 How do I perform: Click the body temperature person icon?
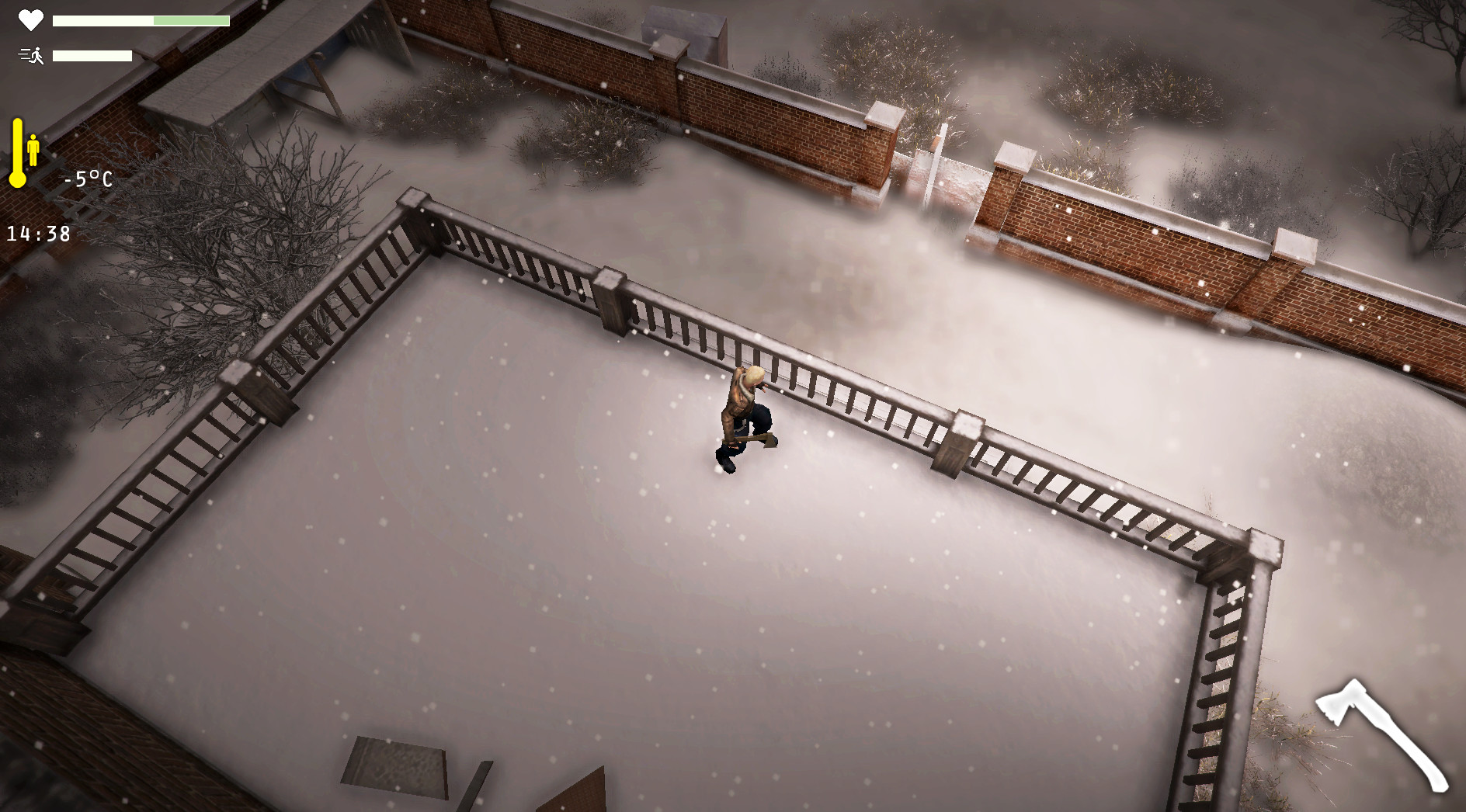click(34, 147)
